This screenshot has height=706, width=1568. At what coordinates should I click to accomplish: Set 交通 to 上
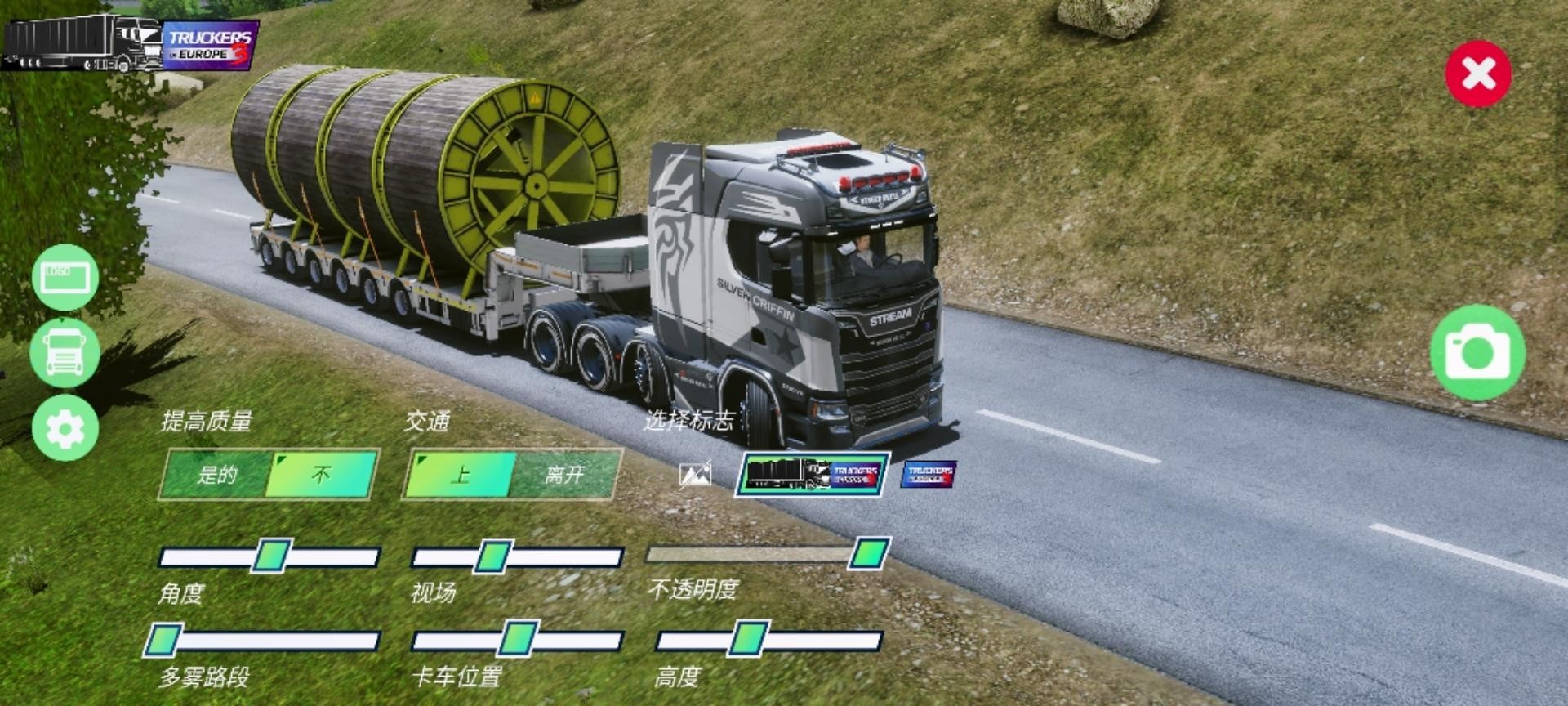pyautogui.click(x=460, y=475)
